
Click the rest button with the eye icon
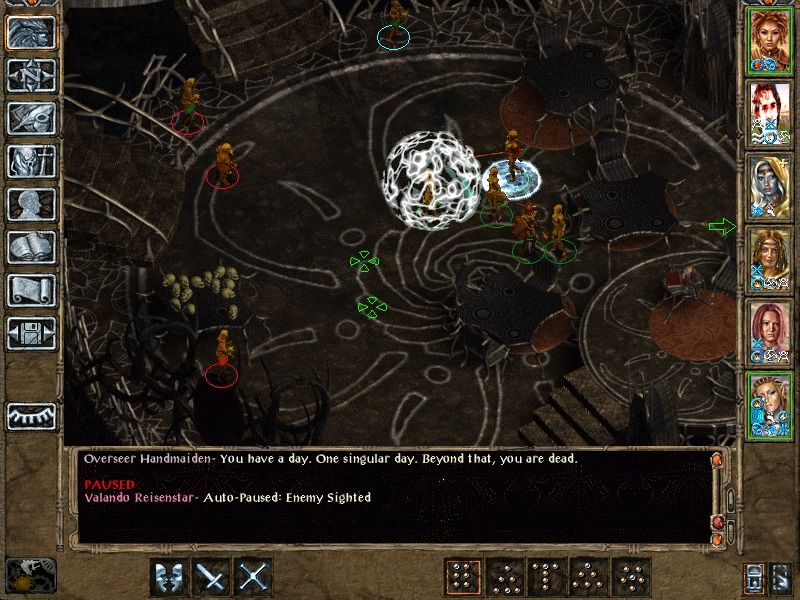pos(31,415)
